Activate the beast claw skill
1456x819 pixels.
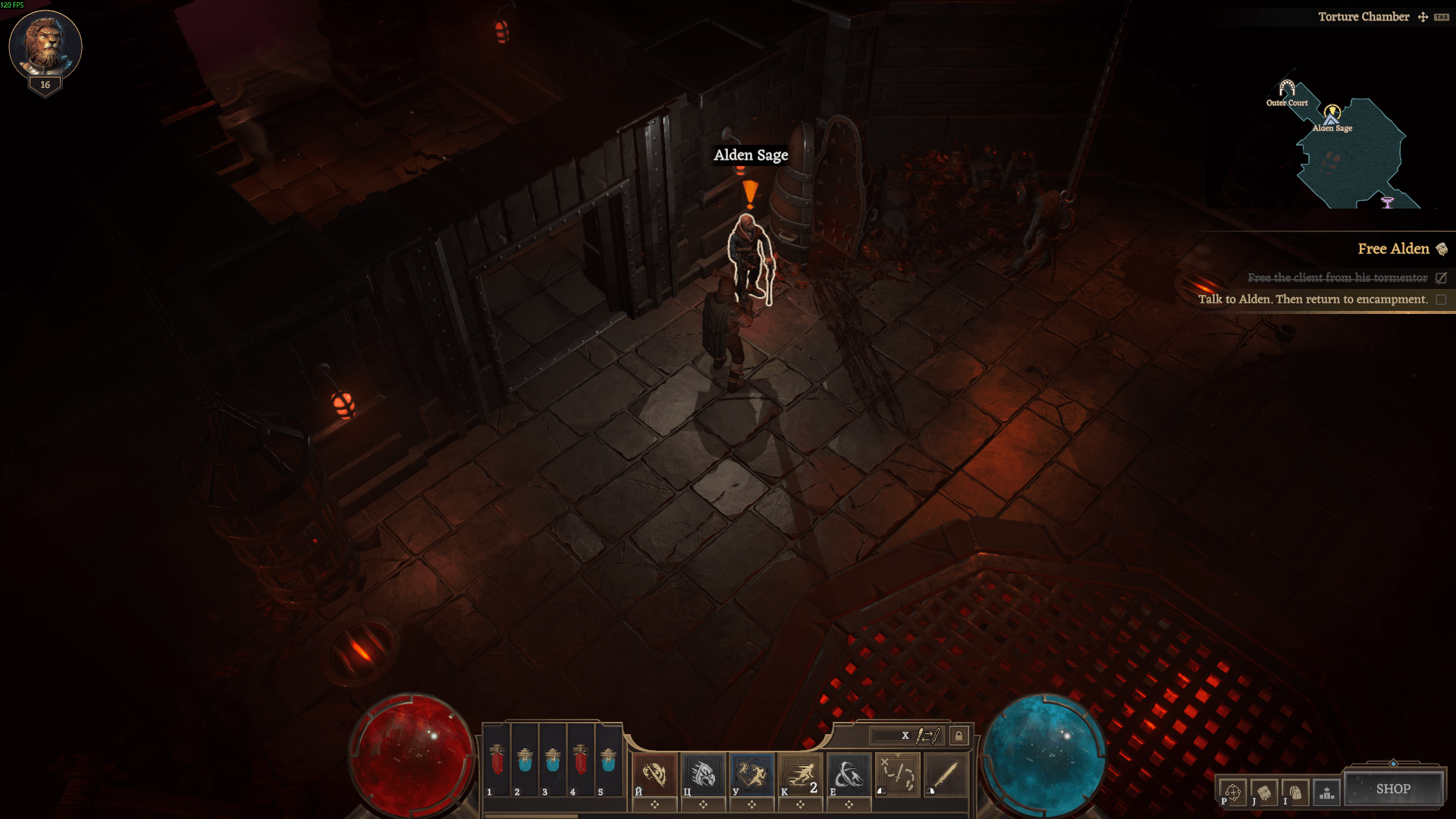click(703, 774)
